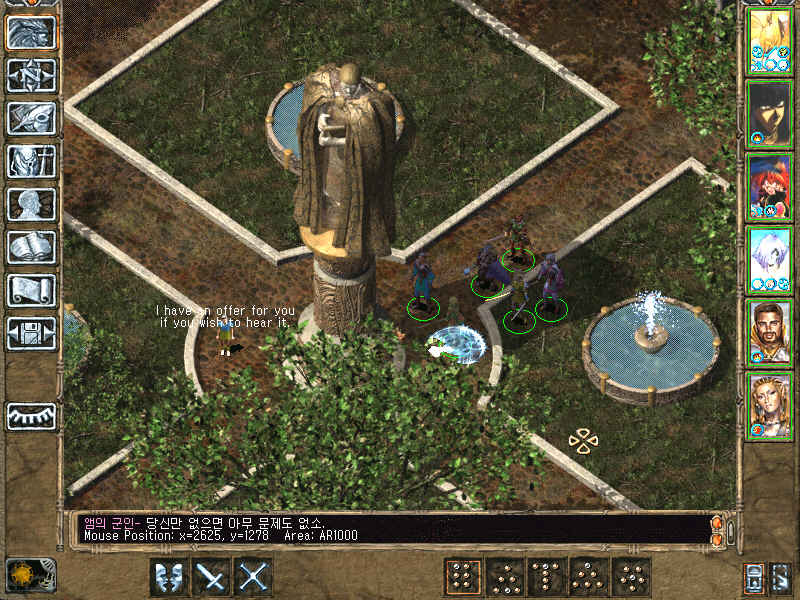Viewport: 800px width, 600px height.
Task: Click the dragon head return-to-game button
Action: [31, 33]
